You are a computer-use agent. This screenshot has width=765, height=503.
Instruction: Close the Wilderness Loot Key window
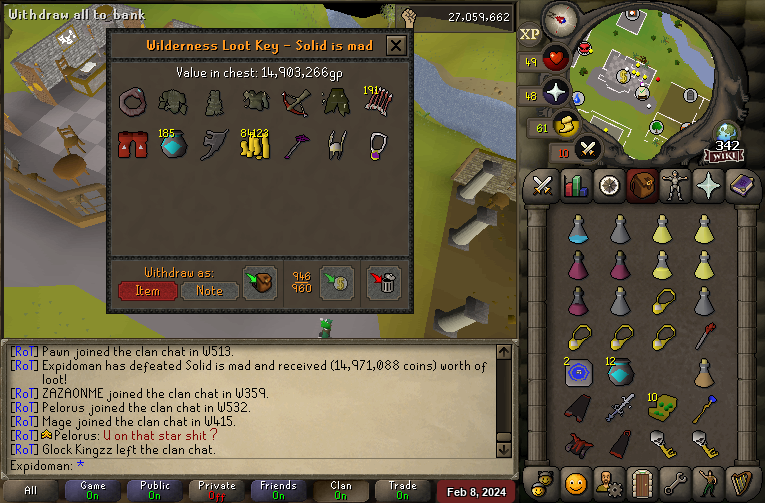point(396,45)
